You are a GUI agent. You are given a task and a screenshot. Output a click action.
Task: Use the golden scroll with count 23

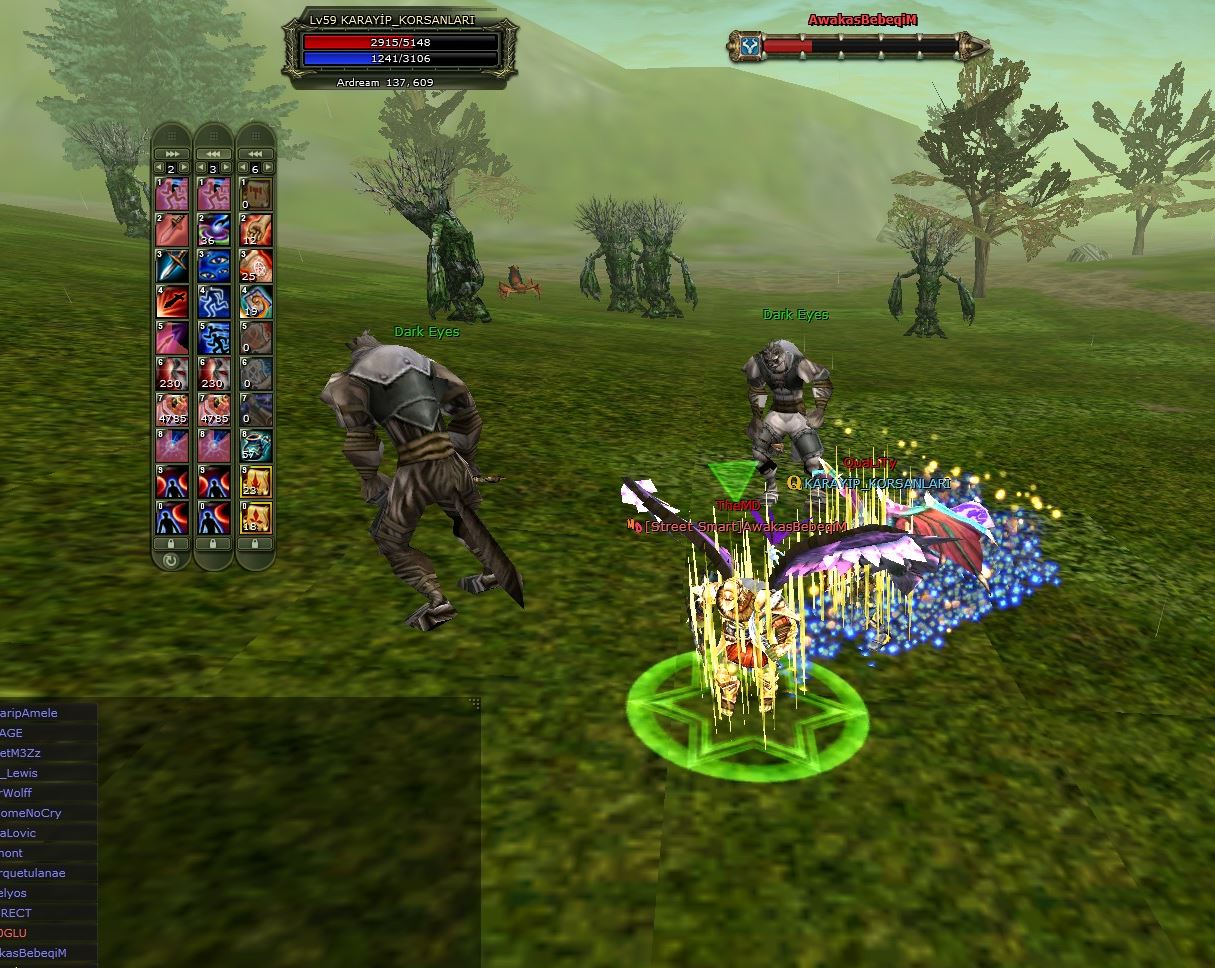click(x=255, y=481)
